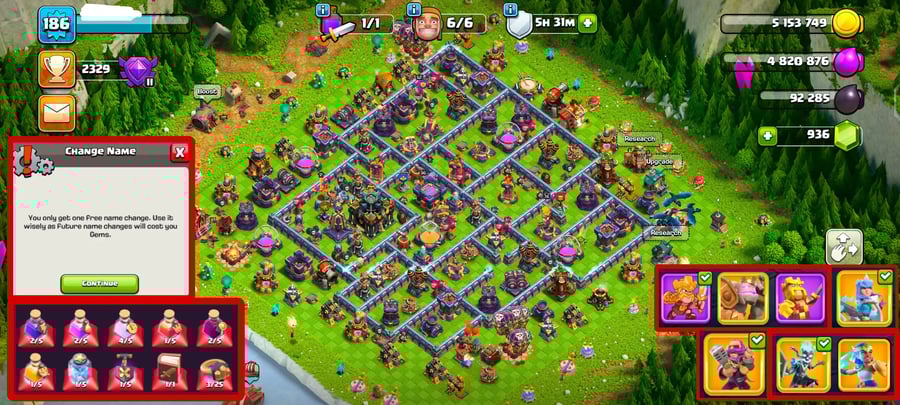Select the hammer item showing 1/5
Screen dimensions: 900x405
pos(126,370)
